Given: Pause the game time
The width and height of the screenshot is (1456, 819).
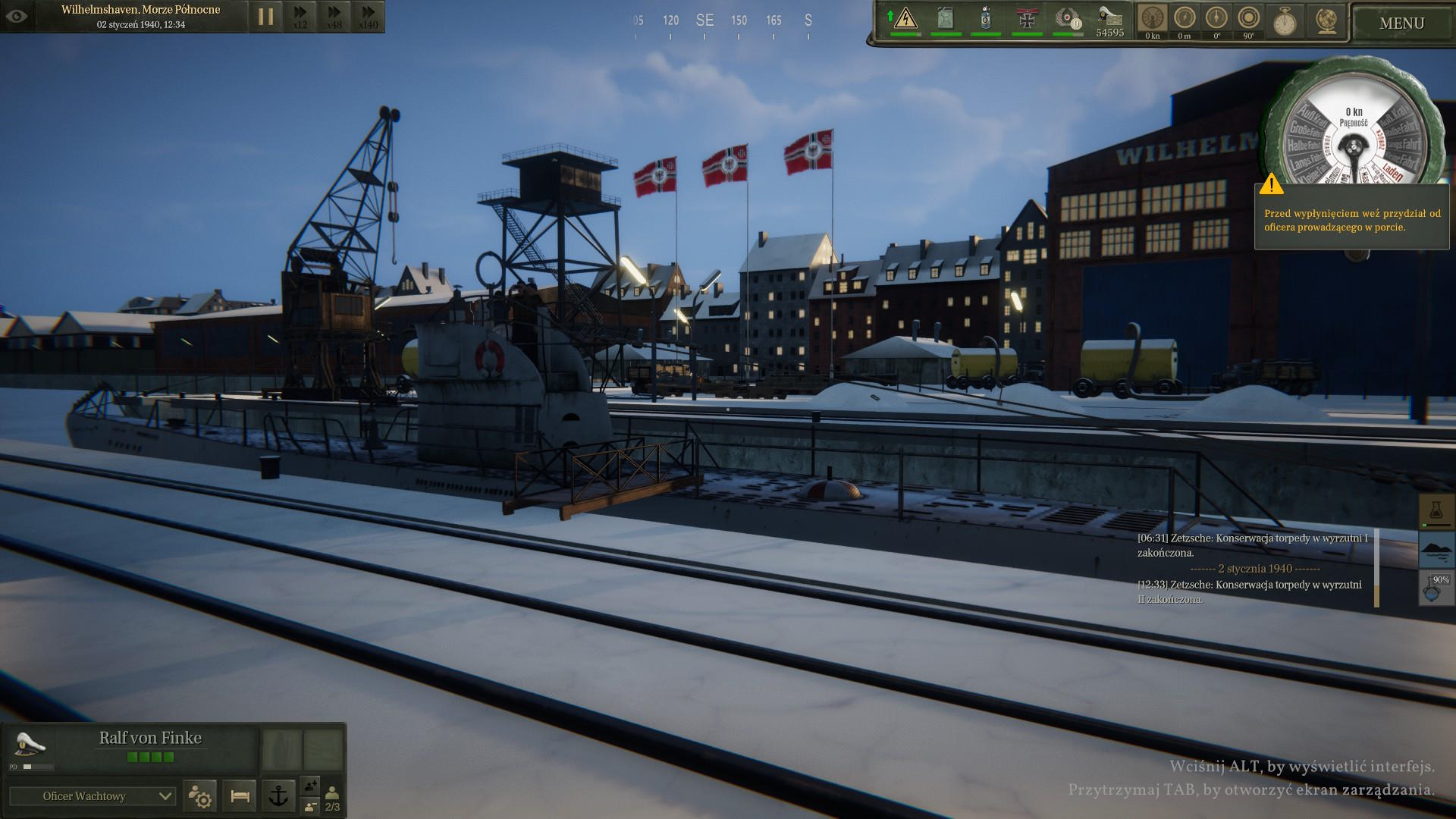Looking at the screenshot, I should point(265,16).
